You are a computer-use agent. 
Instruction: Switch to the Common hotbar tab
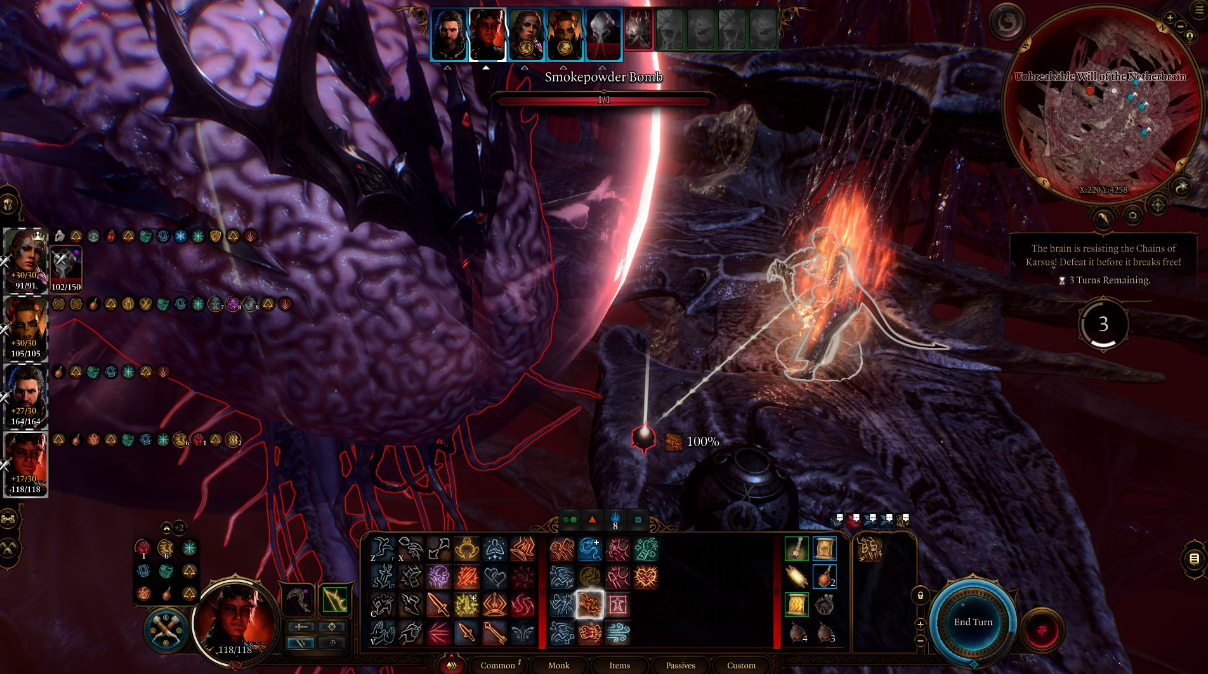[497, 665]
